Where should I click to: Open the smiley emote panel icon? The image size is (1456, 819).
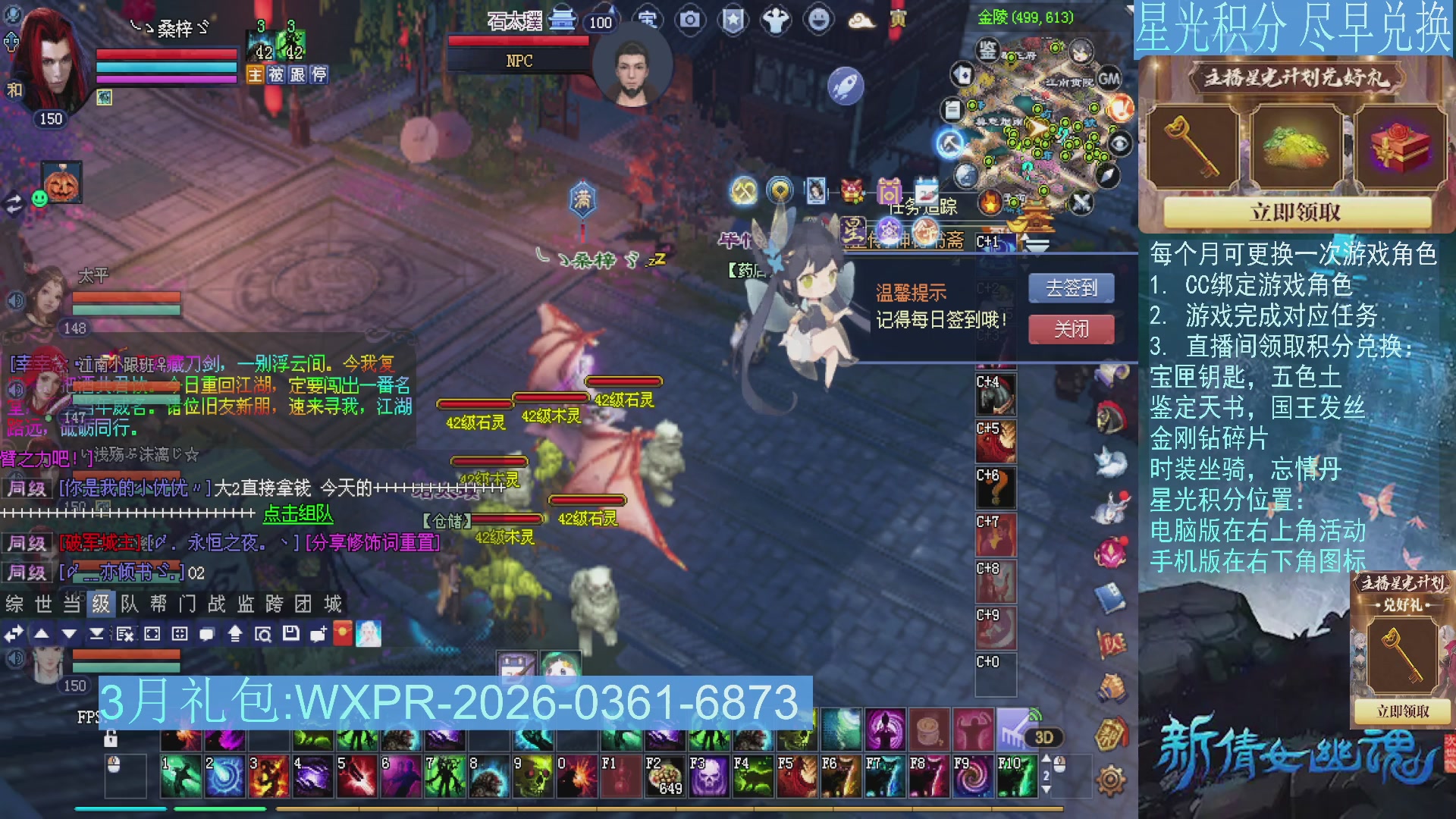(x=817, y=20)
